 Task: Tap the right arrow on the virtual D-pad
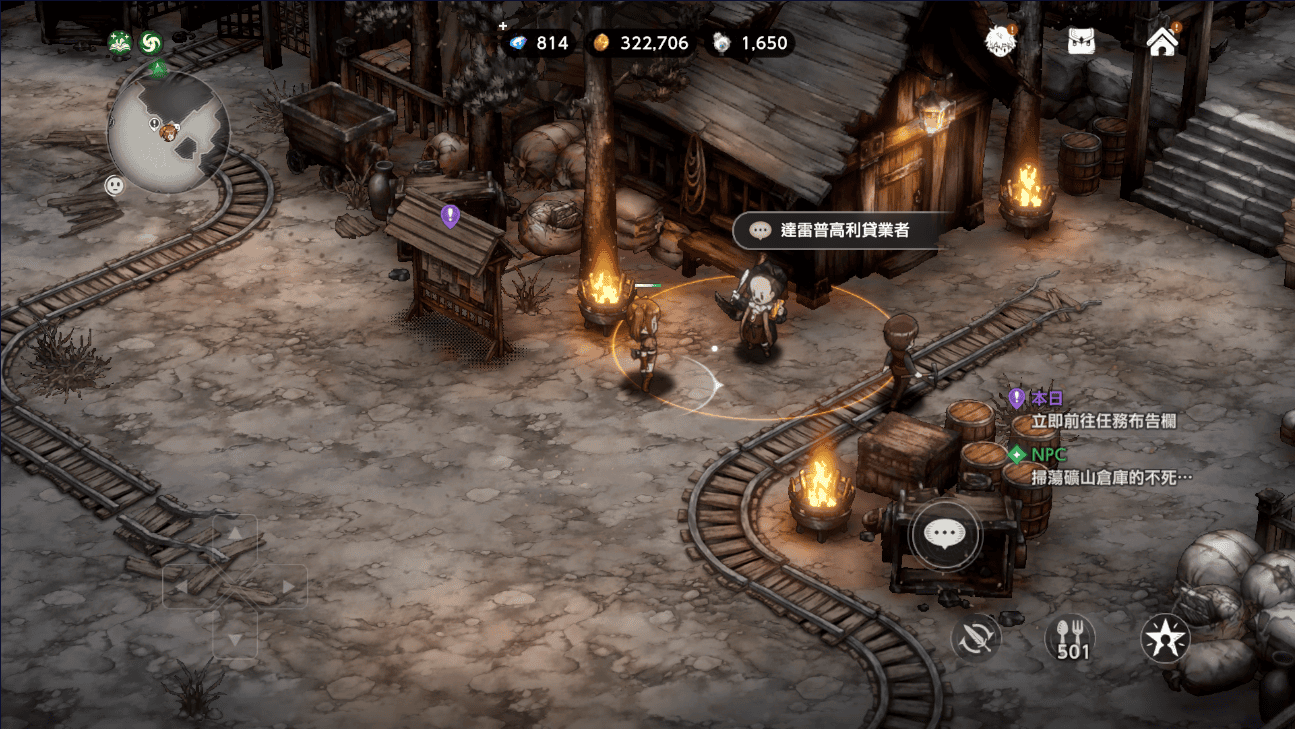[x=287, y=586]
